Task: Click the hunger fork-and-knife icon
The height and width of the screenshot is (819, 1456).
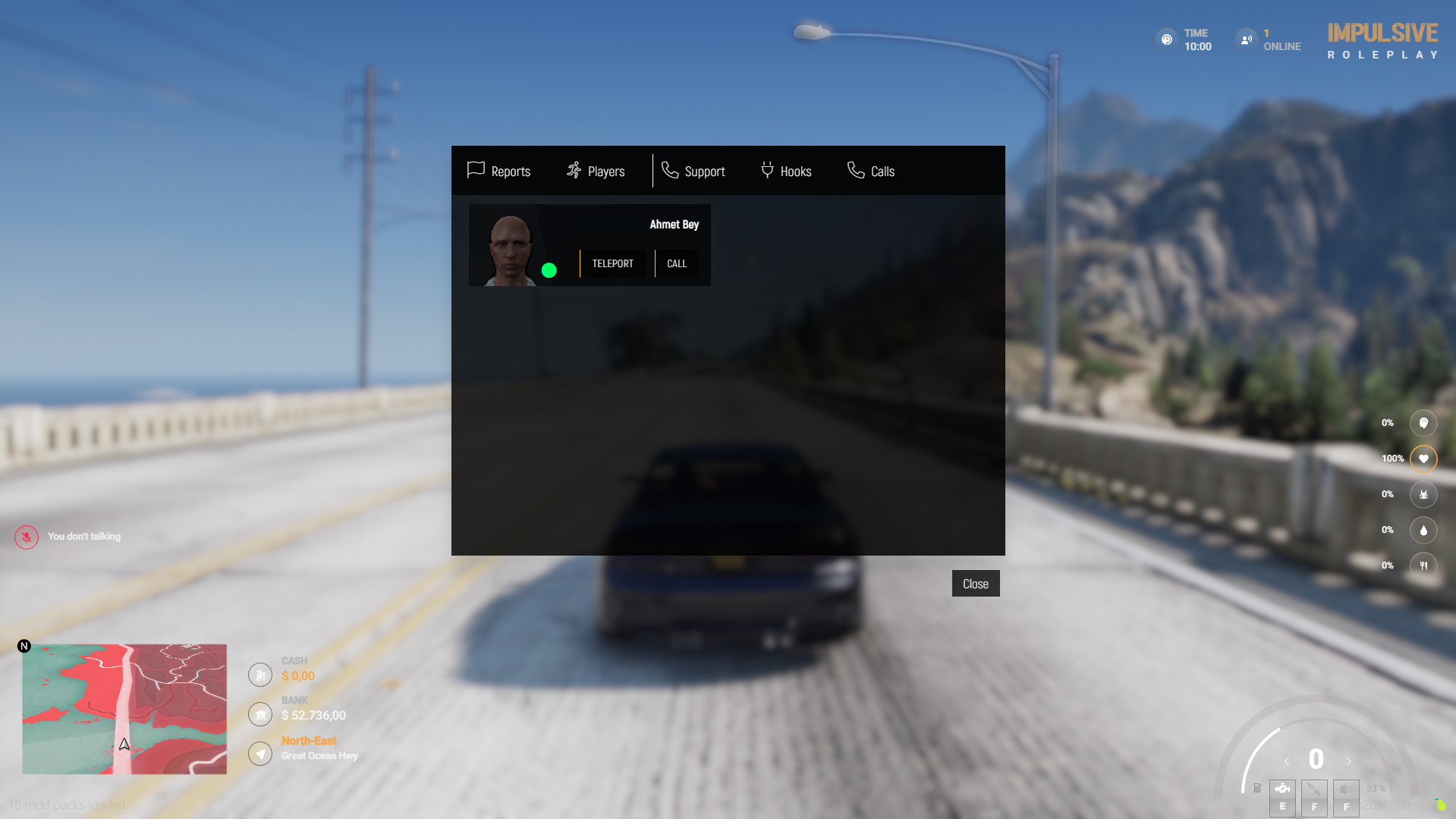Action: pyautogui.click(x=1423, y=565)
